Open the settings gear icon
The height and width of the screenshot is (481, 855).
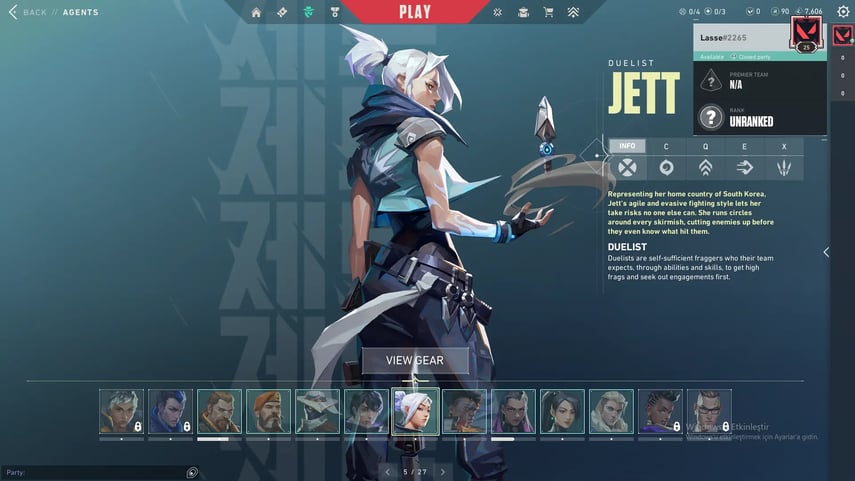843,12
